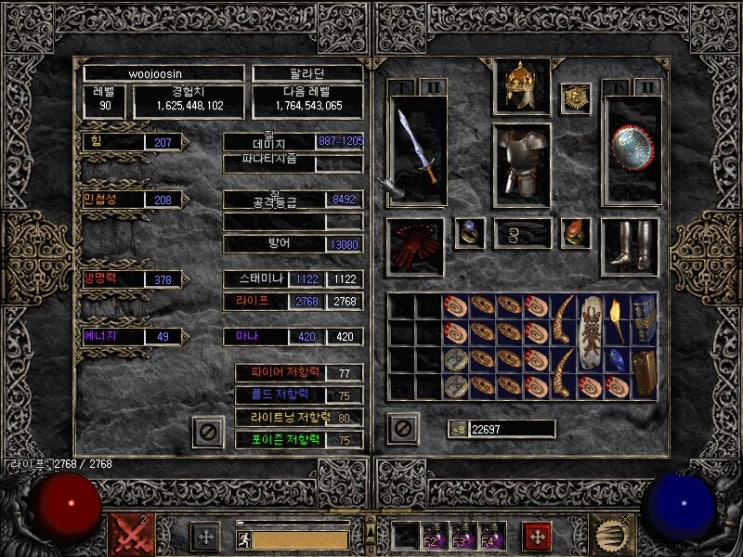Close the character stats panel
Viewport: 743px width, 557px height.
pyautogui.click(x=208, y=431)
